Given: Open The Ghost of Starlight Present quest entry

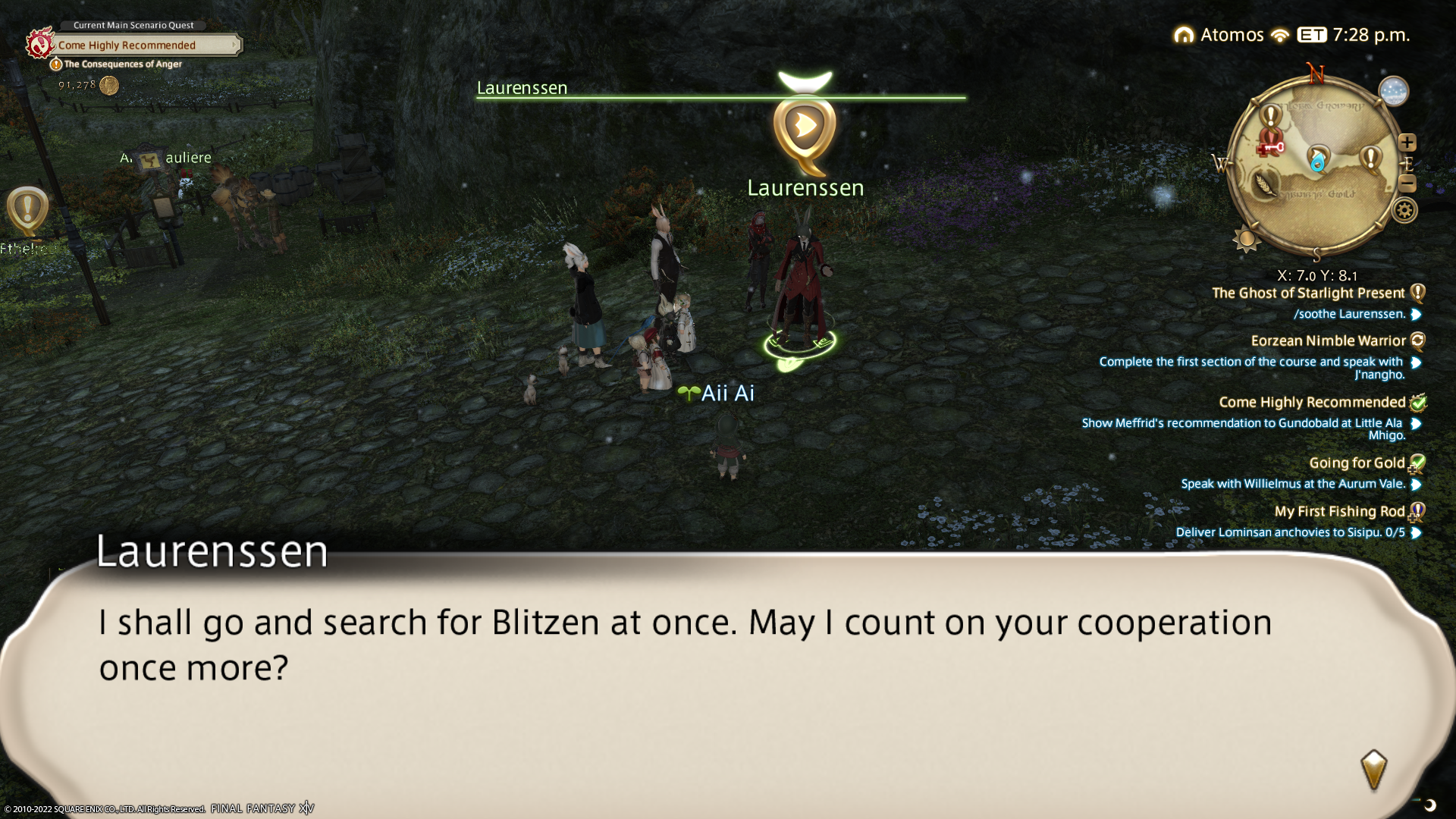Looking at the screenshot, I should (1308, 293).
